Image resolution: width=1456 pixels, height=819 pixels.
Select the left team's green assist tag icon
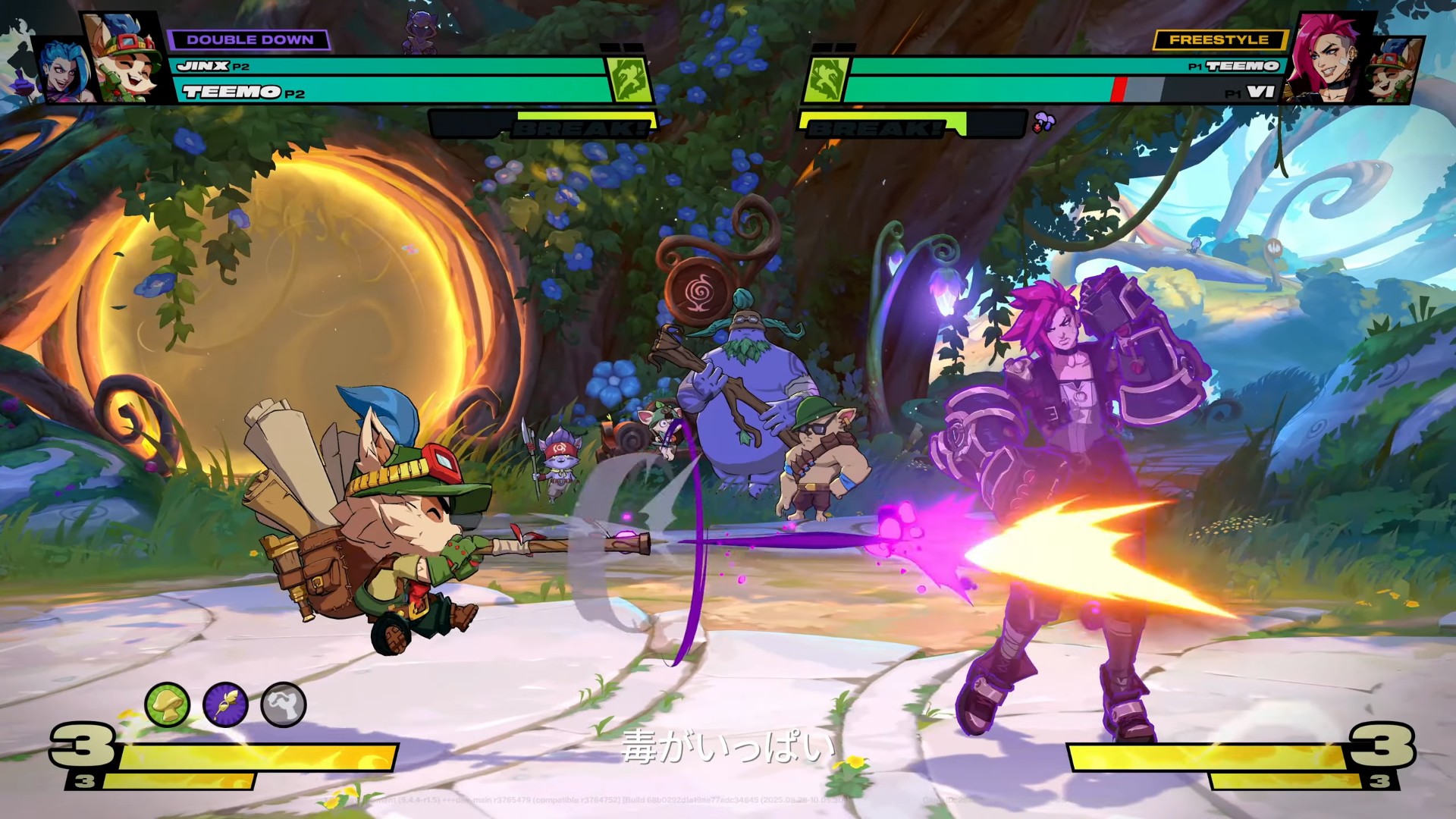630,80
